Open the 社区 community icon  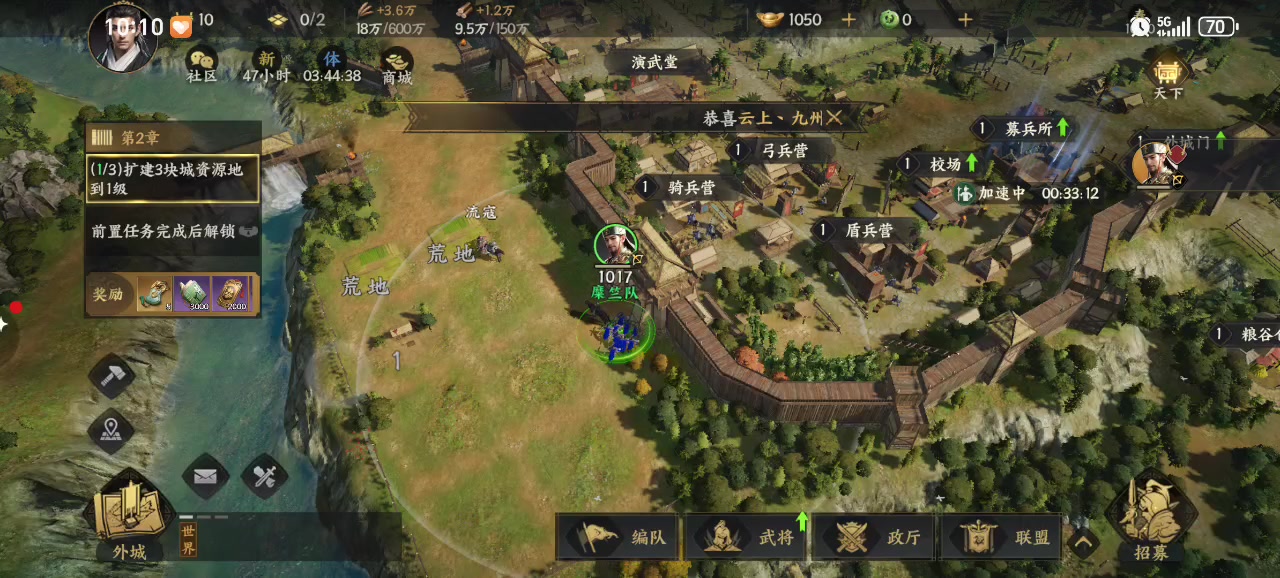[203, 64]
